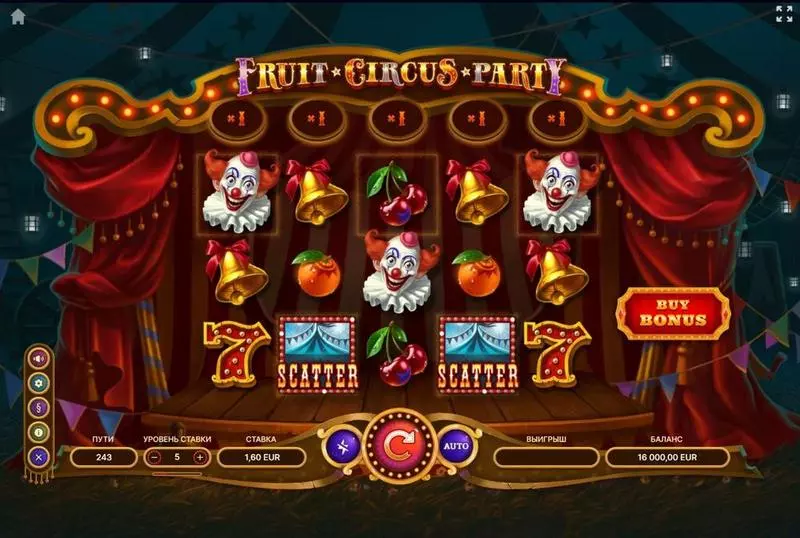Activate AUTO spin mode
This screenshot has width=800, height=538.
click(455, 446)
